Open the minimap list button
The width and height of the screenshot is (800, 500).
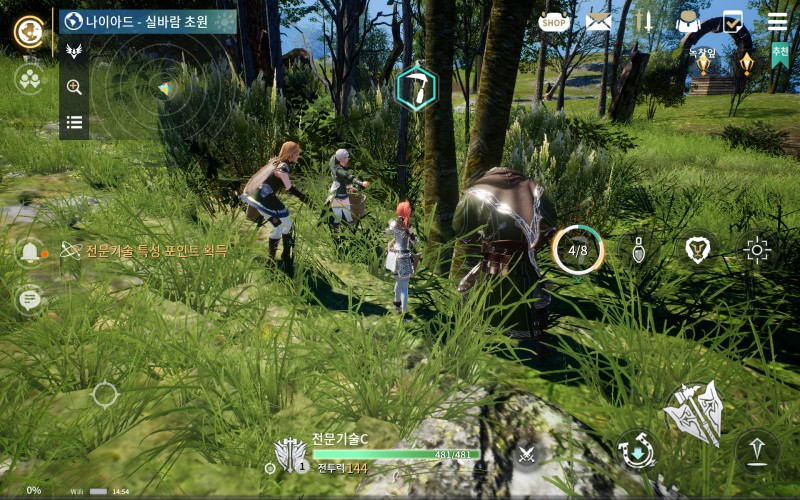74,123
